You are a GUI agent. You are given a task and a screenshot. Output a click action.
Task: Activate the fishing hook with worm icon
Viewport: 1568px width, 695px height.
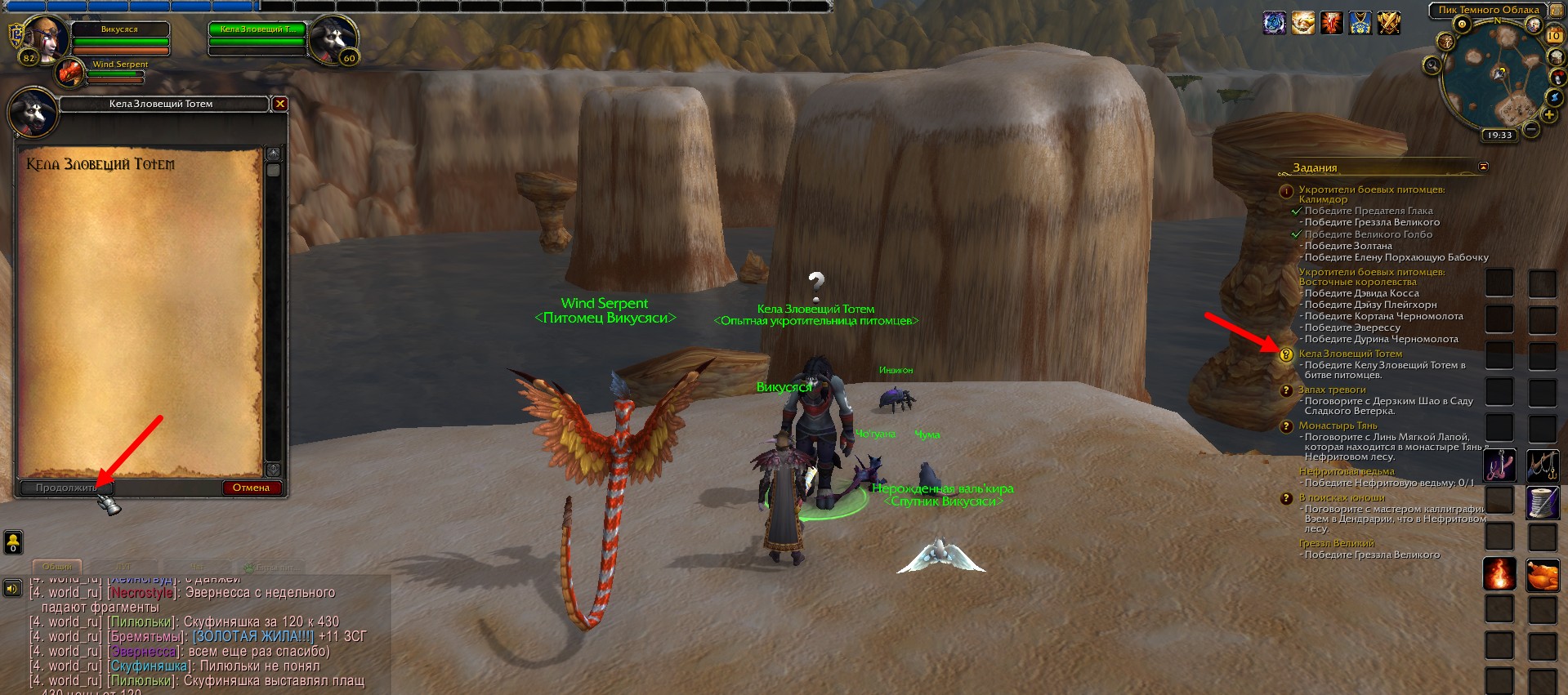point(1499,466)
